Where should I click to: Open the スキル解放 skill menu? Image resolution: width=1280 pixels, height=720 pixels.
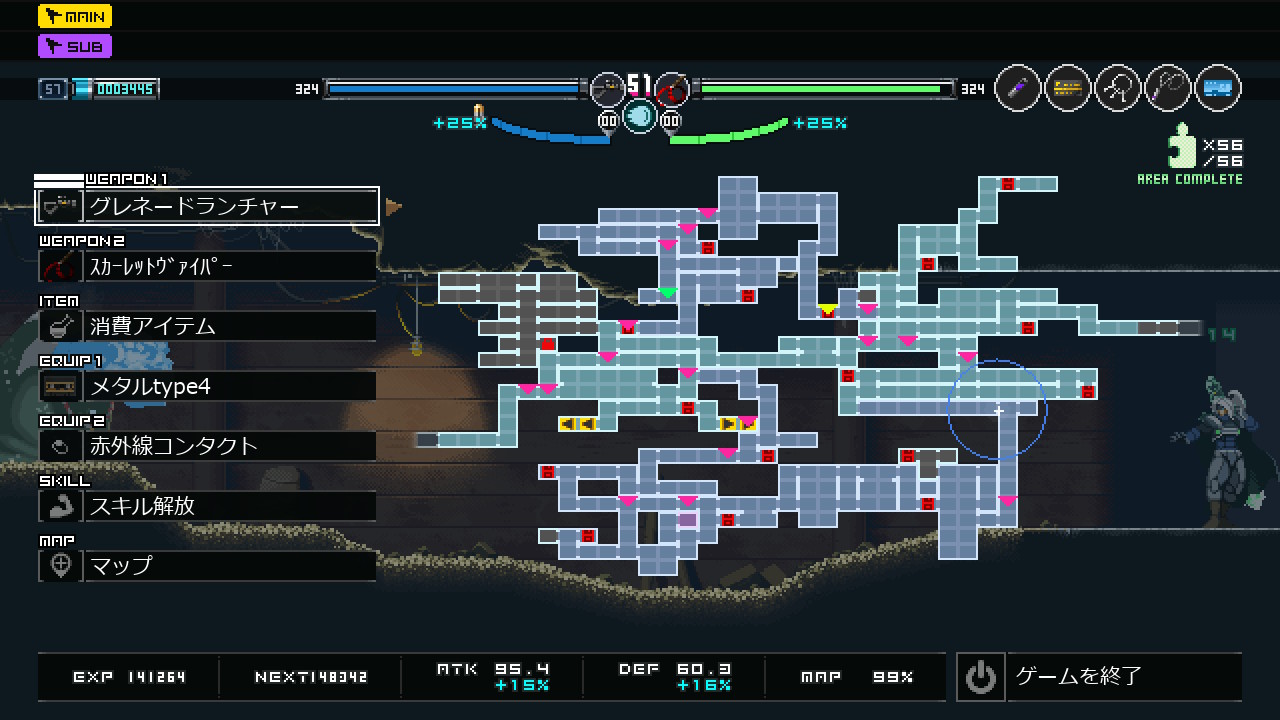(207, 506)
